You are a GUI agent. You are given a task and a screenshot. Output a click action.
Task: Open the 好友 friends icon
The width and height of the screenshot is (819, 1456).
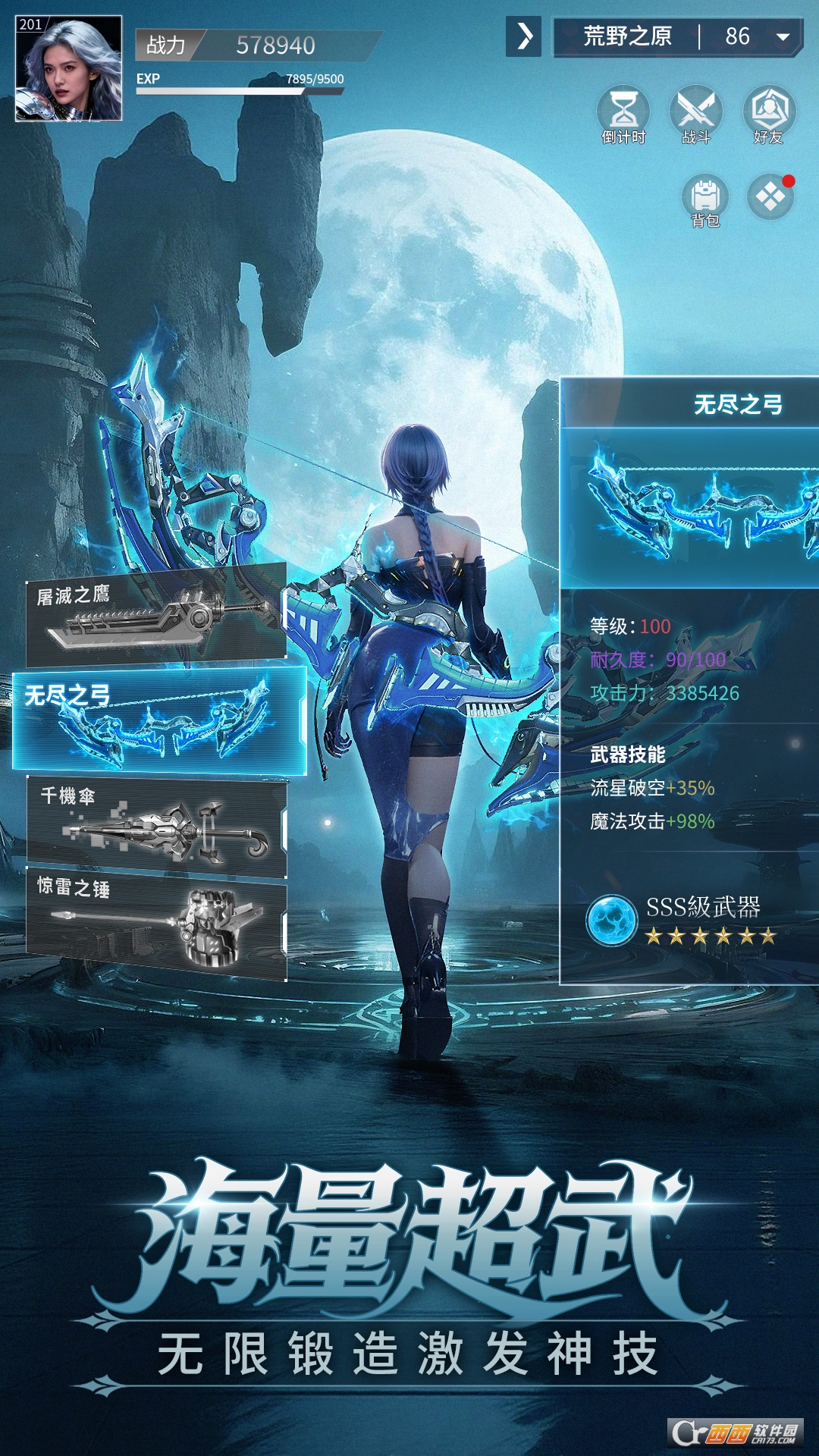769,114
